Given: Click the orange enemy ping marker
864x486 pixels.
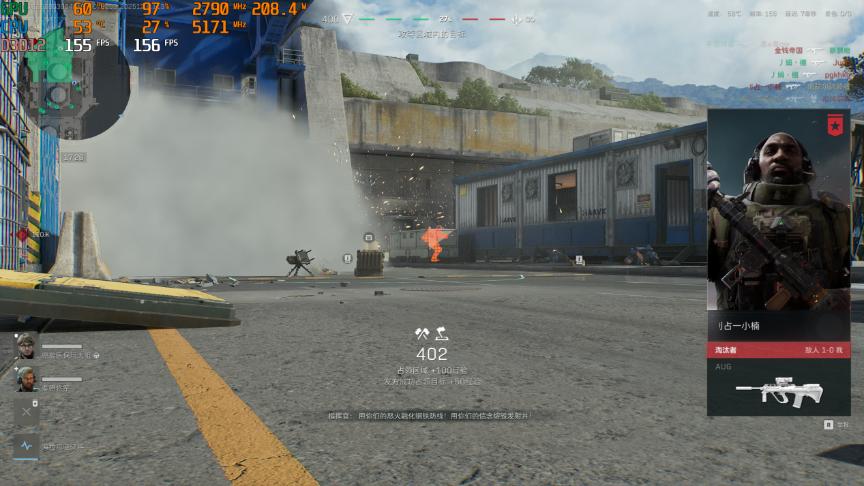Looking at the screenshot, I should (x=434, y=243).
